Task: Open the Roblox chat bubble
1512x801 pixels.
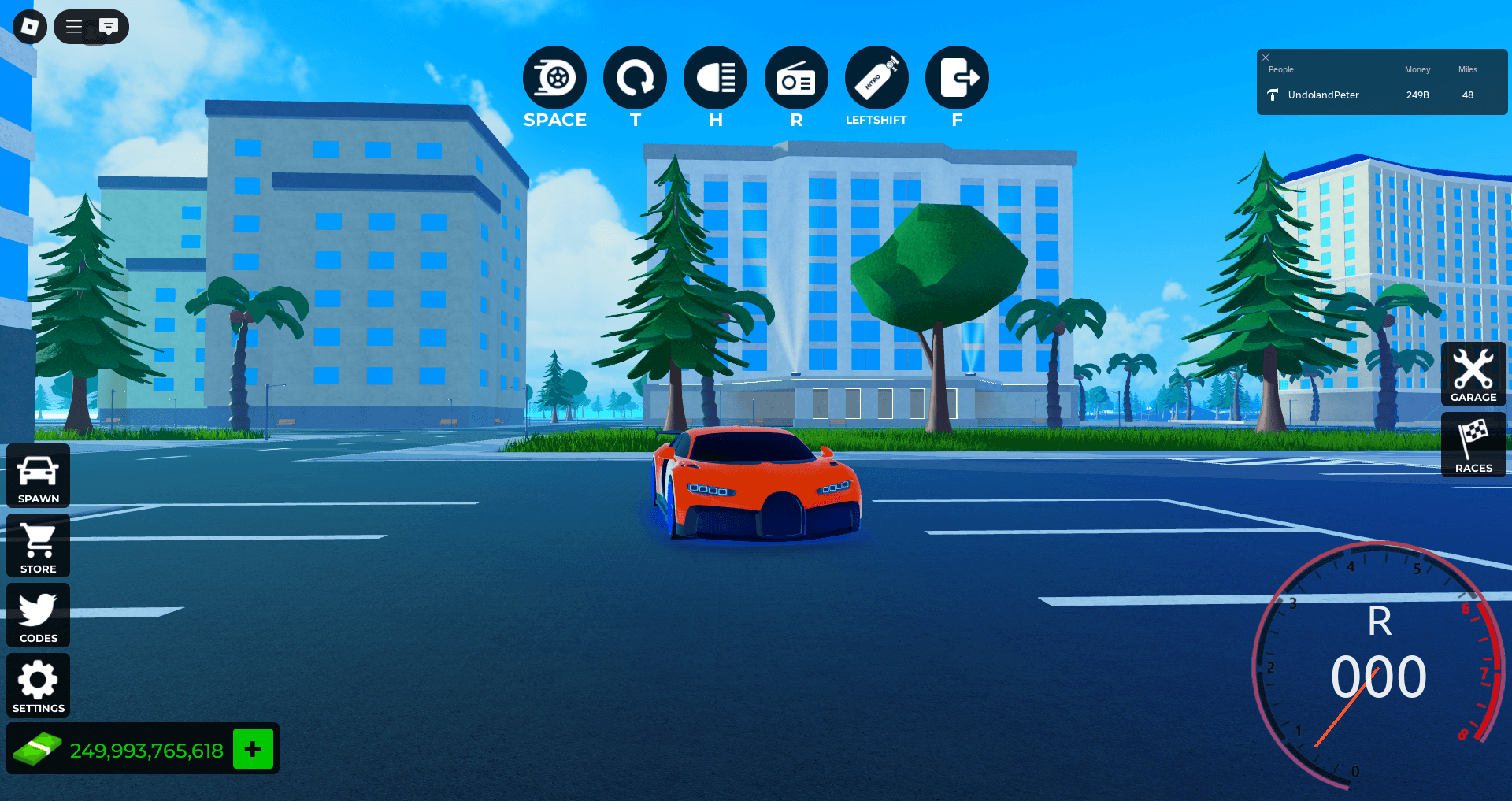Action: [110, 26]
